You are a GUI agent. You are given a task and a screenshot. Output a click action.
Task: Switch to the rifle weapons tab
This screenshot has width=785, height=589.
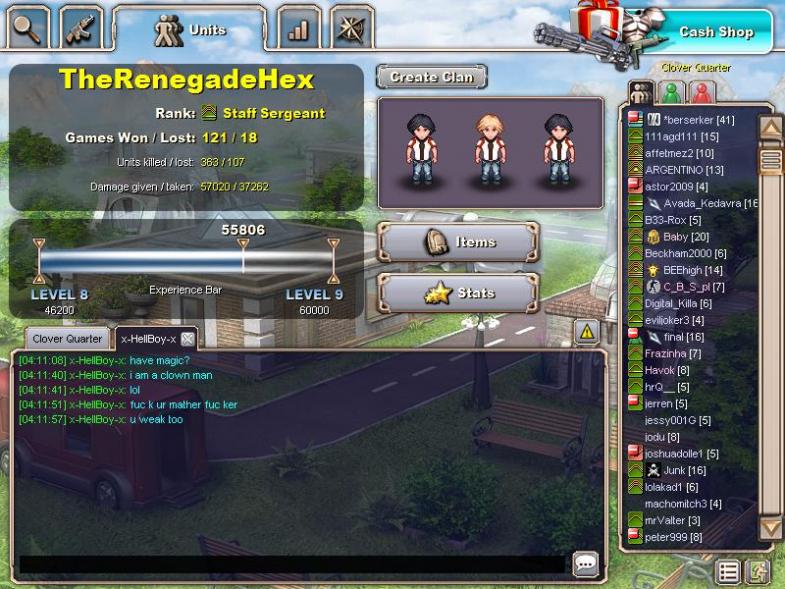81,28
